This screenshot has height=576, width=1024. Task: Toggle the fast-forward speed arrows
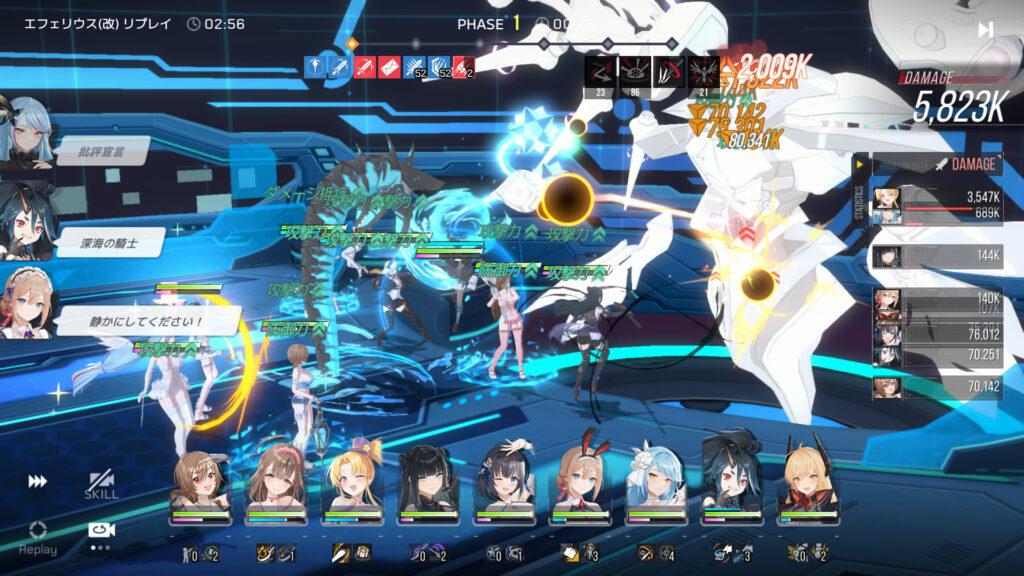[38, 481]
